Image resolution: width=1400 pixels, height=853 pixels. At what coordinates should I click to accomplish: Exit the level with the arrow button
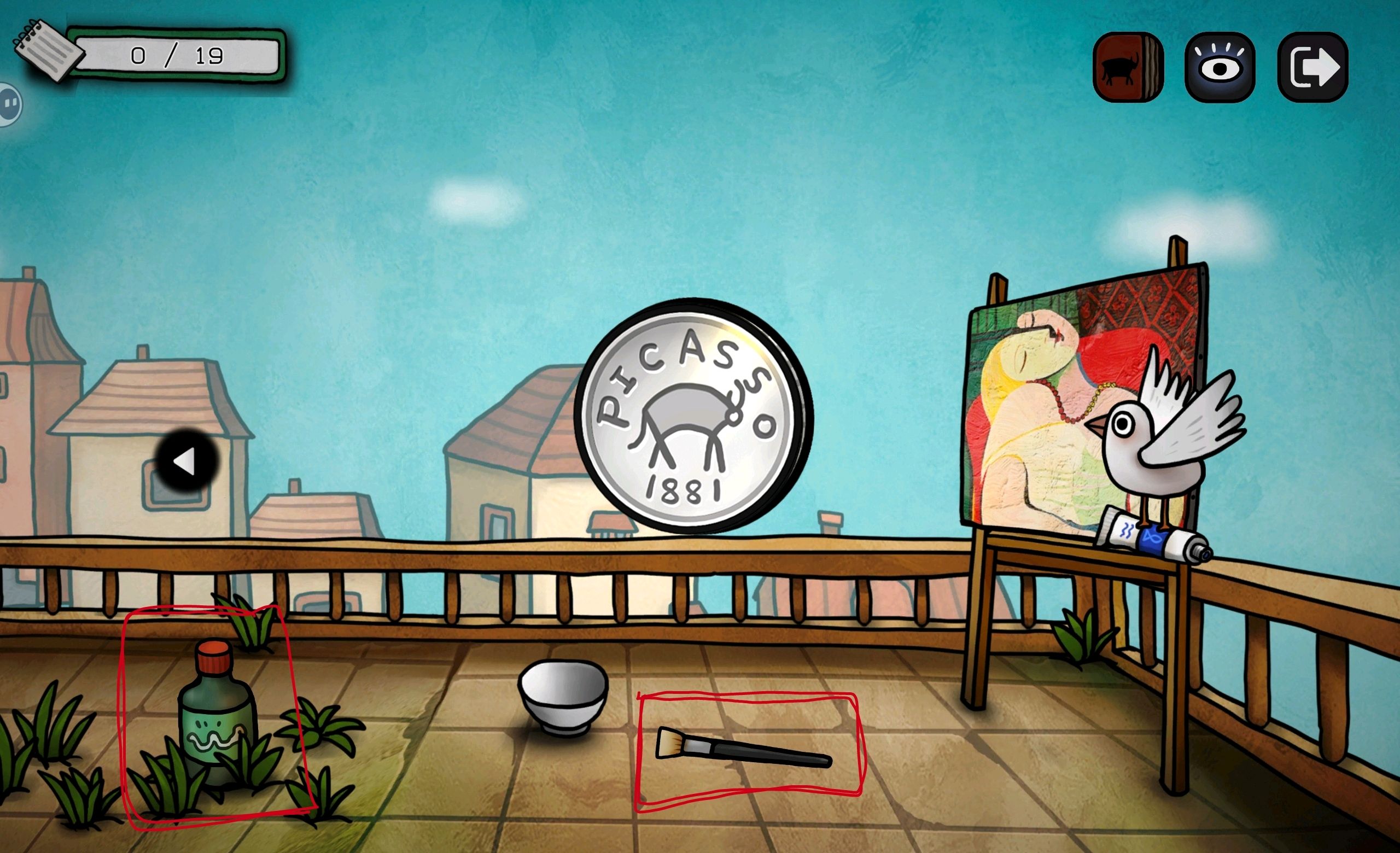click(1312, 67)
